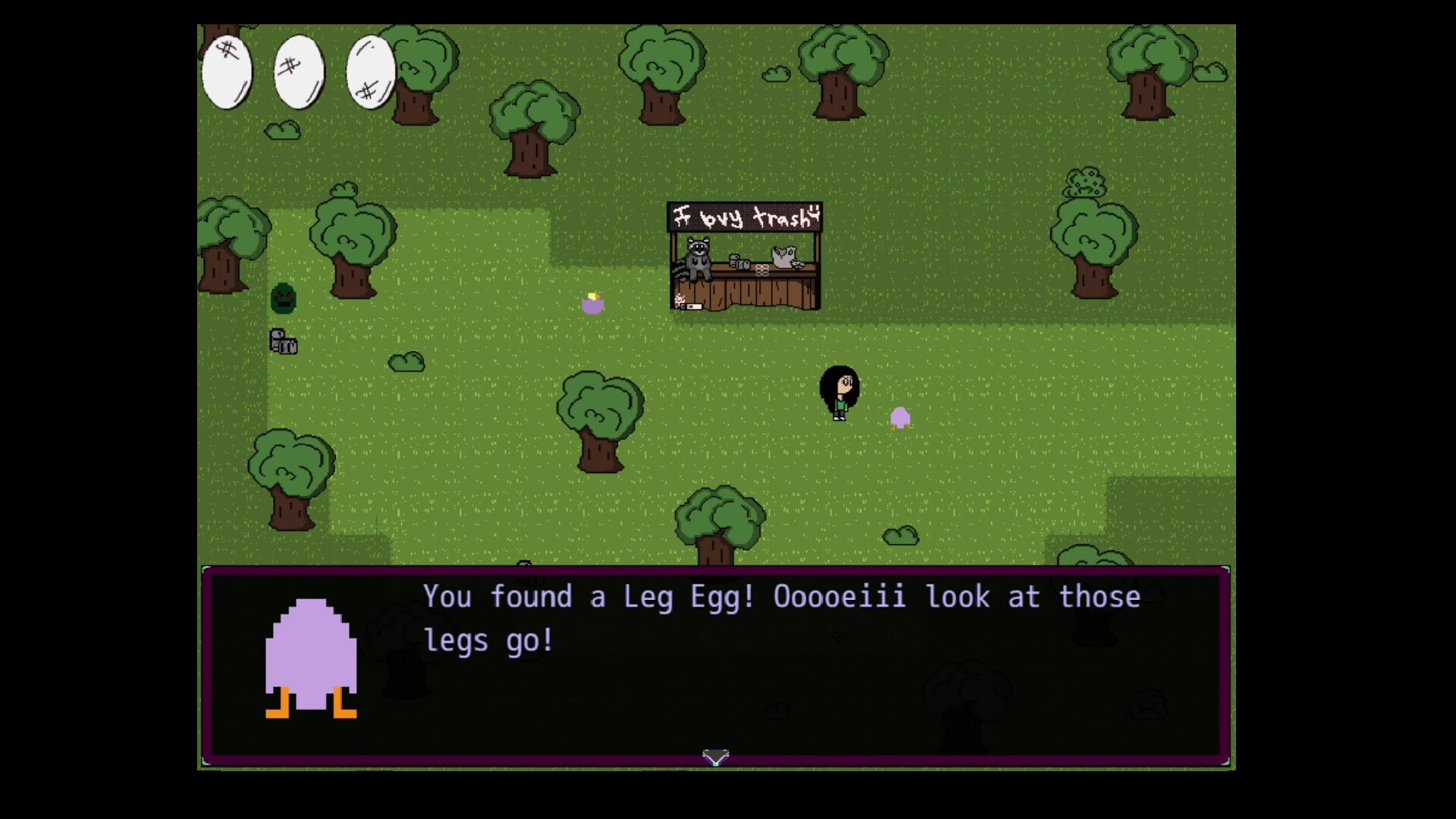Click the milk jug on the trash stand
This screenshot has height=819, width=1456.
783,256
